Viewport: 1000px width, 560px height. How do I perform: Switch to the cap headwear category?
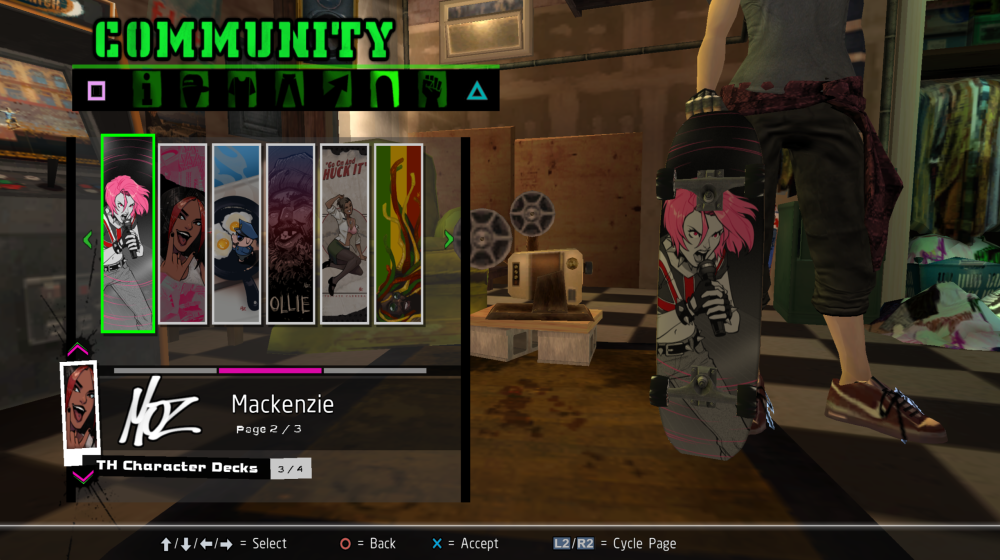pos(195,91)
